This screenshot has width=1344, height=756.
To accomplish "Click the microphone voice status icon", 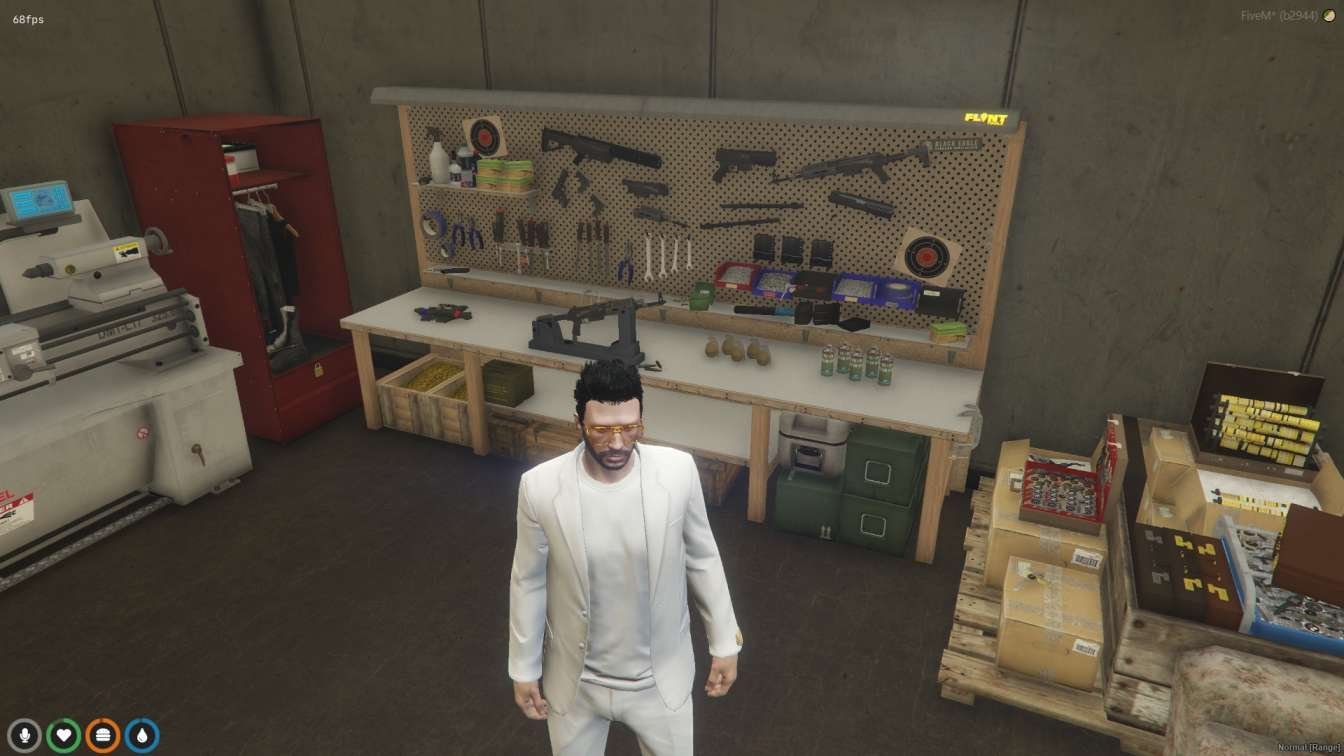I will tap(24, 736).
